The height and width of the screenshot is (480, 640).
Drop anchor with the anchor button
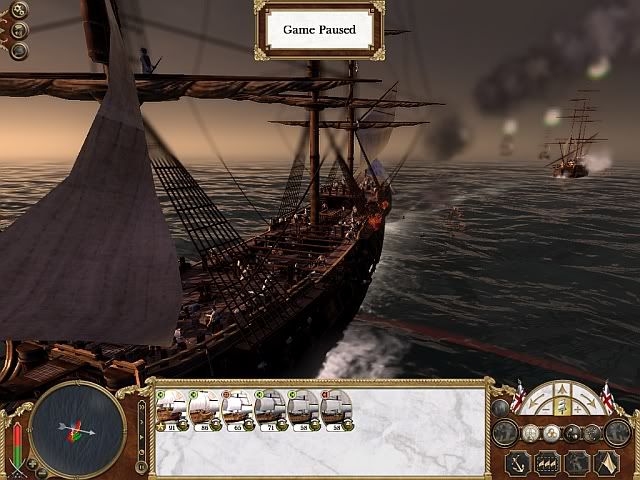click(x=520, y=463)
